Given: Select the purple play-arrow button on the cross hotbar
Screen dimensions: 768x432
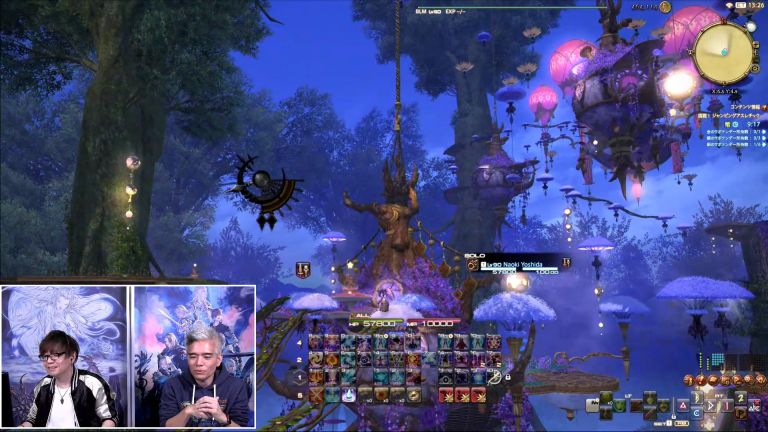Looking at the screenshot, I should point(712,406).
